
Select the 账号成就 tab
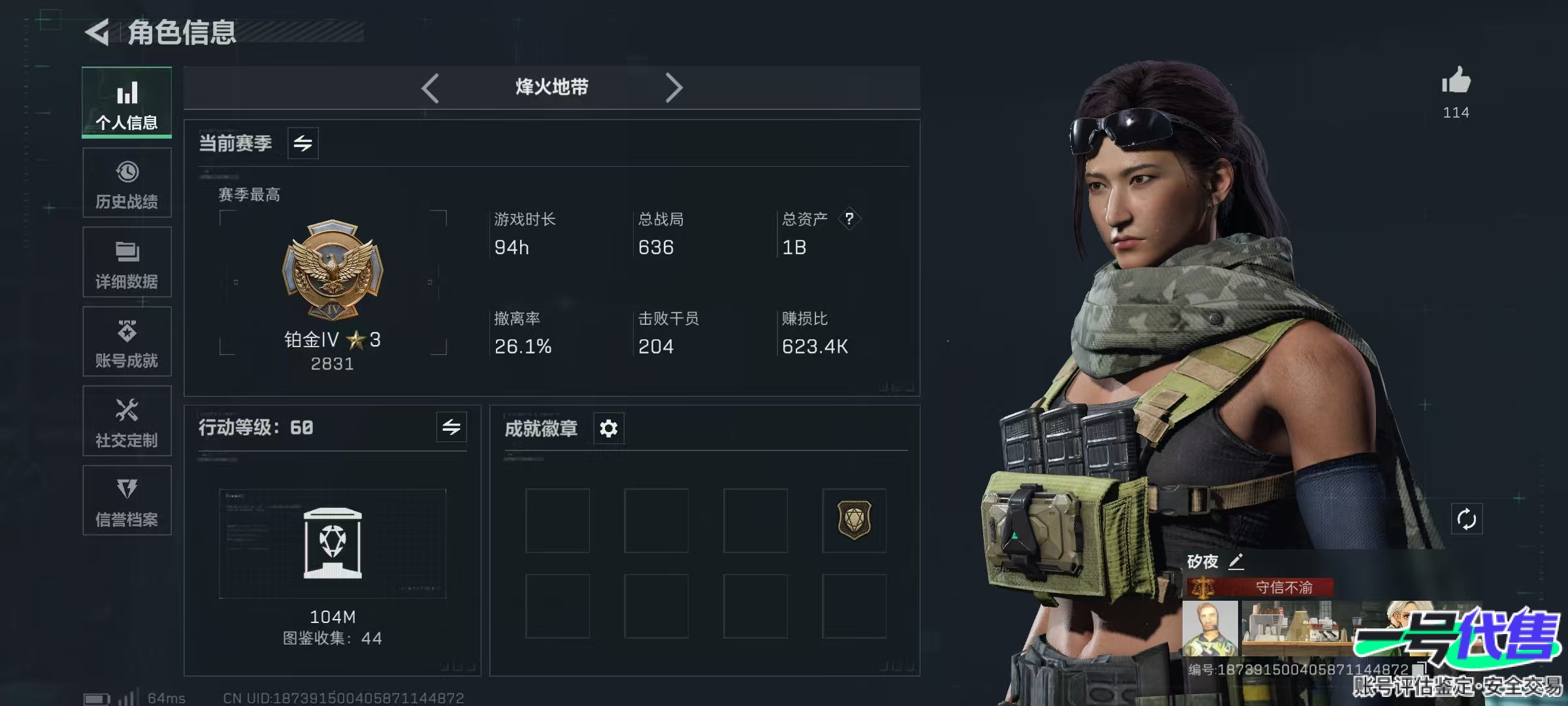(x=127, y=342)
